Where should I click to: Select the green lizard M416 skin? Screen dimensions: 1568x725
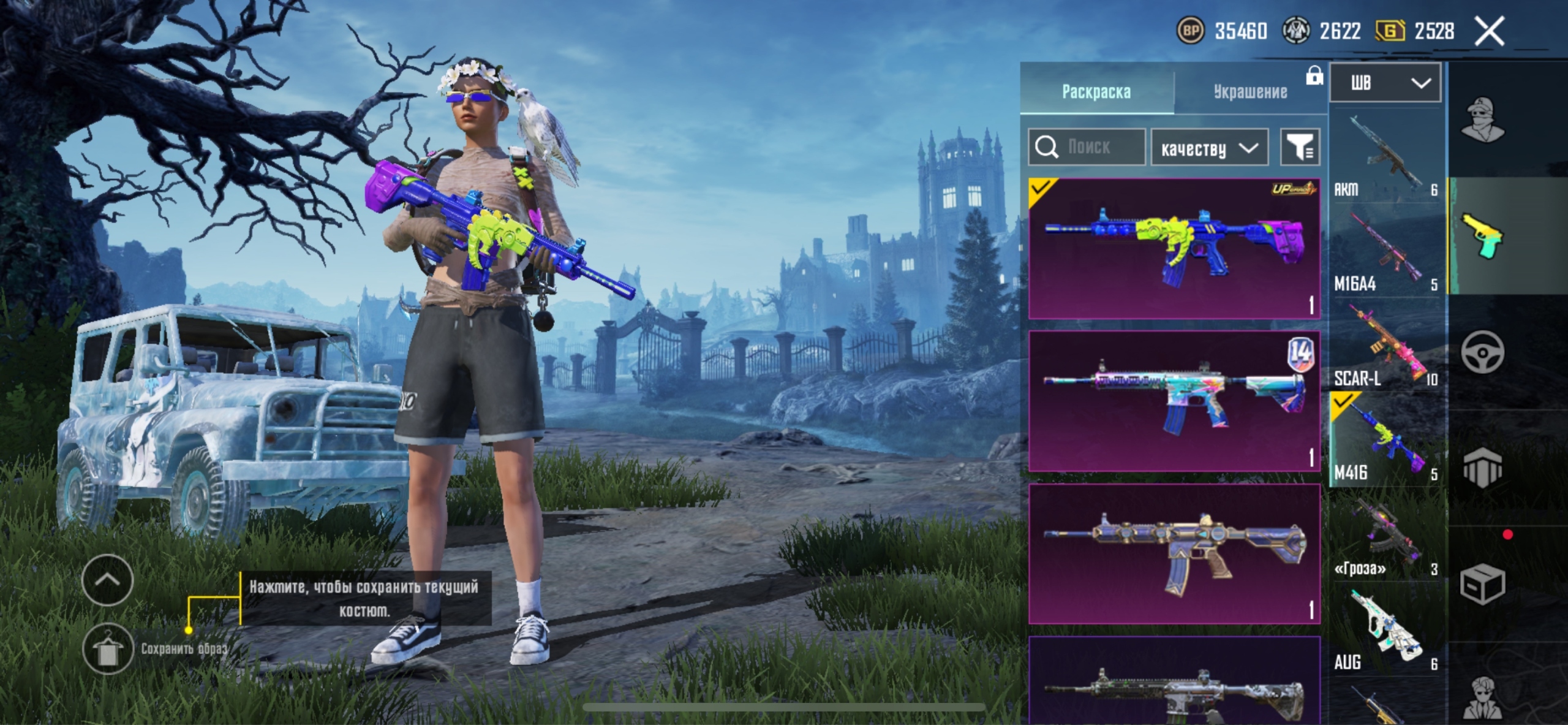point(1174,248)
